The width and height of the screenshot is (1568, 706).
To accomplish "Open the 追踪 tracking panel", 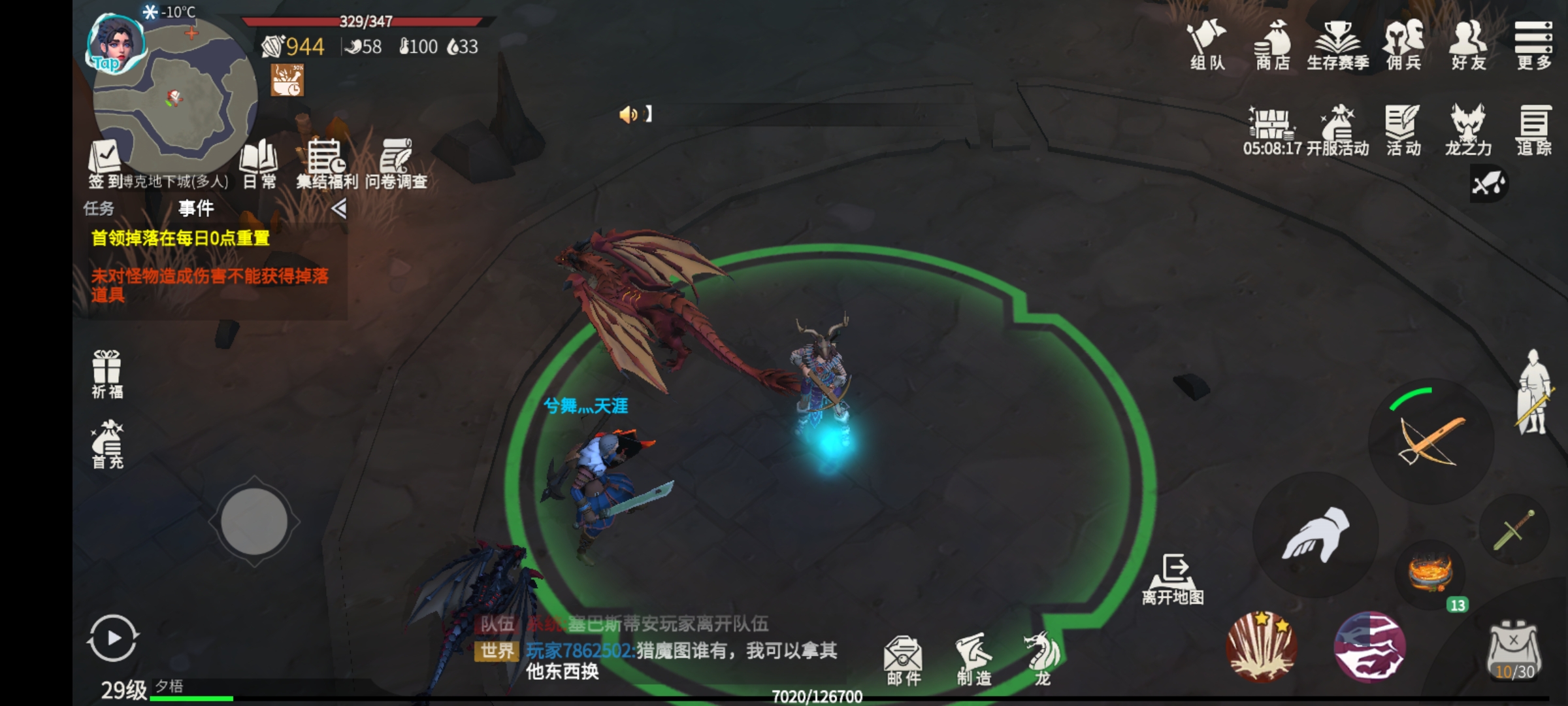I will click(1533, 129).
